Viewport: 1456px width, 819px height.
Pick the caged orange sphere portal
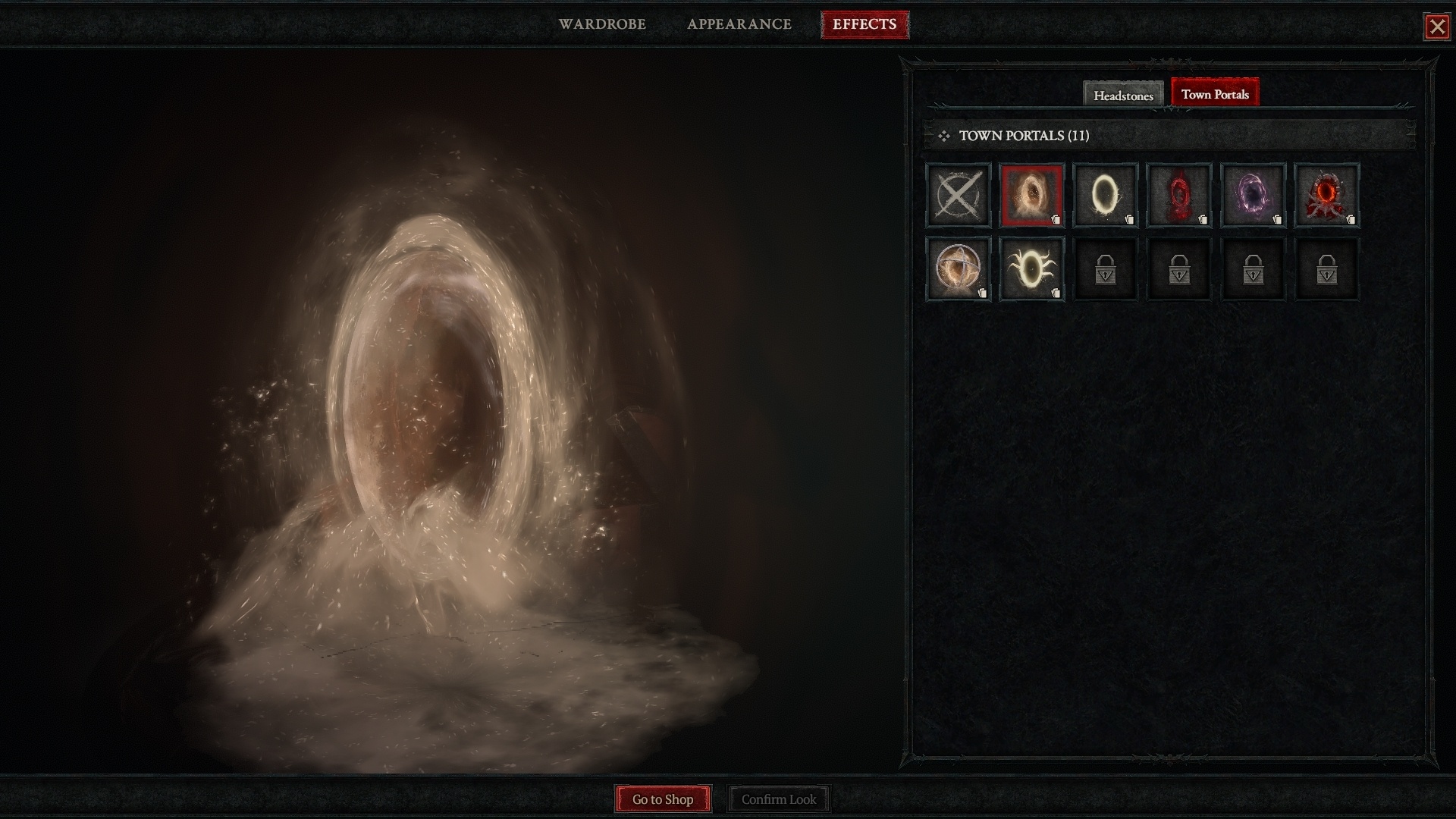(958, 268)
